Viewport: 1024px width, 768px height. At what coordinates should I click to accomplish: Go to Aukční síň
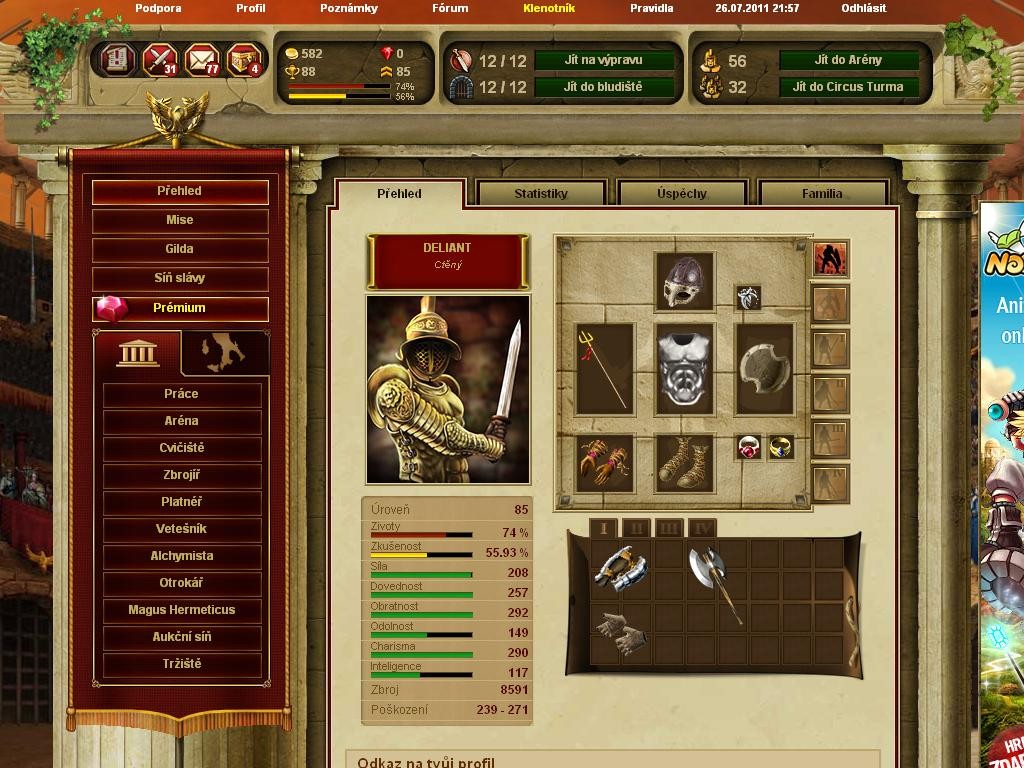[x=182, y=637]
